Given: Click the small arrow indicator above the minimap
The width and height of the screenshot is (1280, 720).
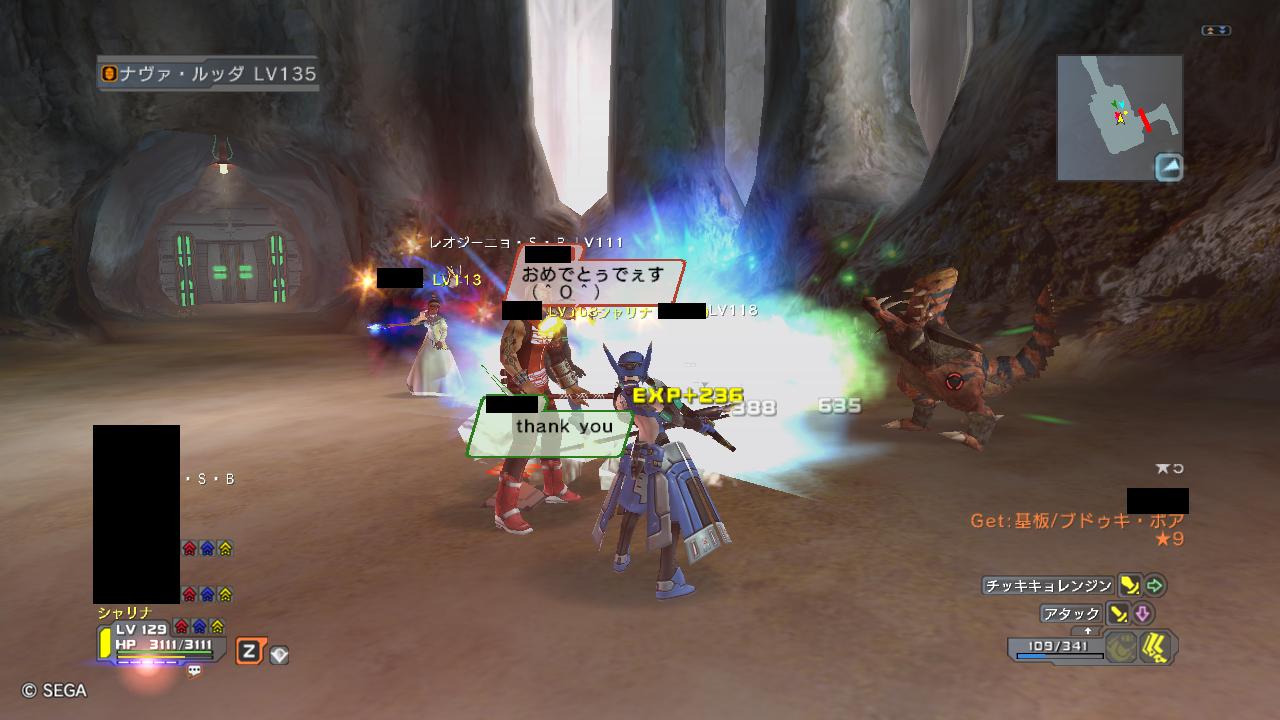Looking at the screenshot, I should 1216,31.
